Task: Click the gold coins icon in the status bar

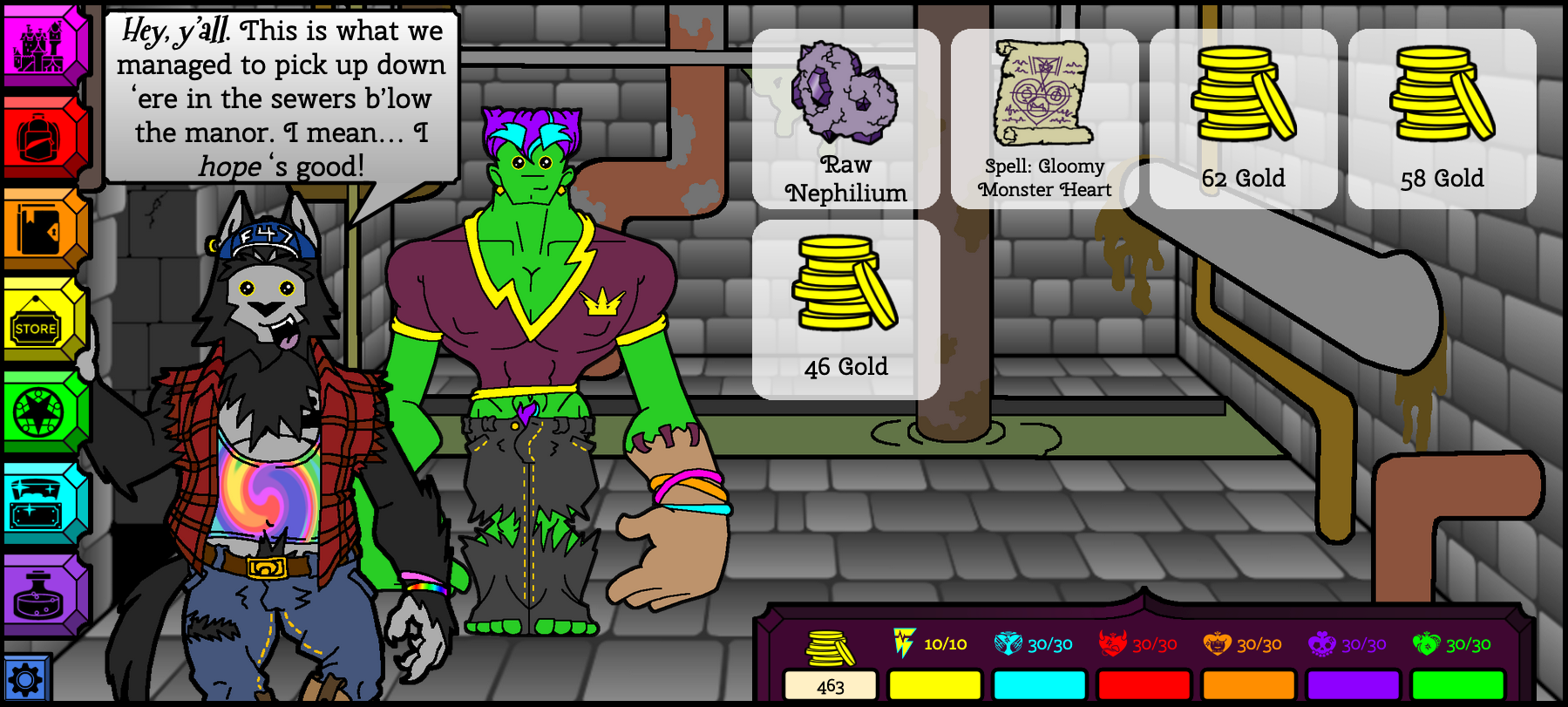Action: click(829, 645)
